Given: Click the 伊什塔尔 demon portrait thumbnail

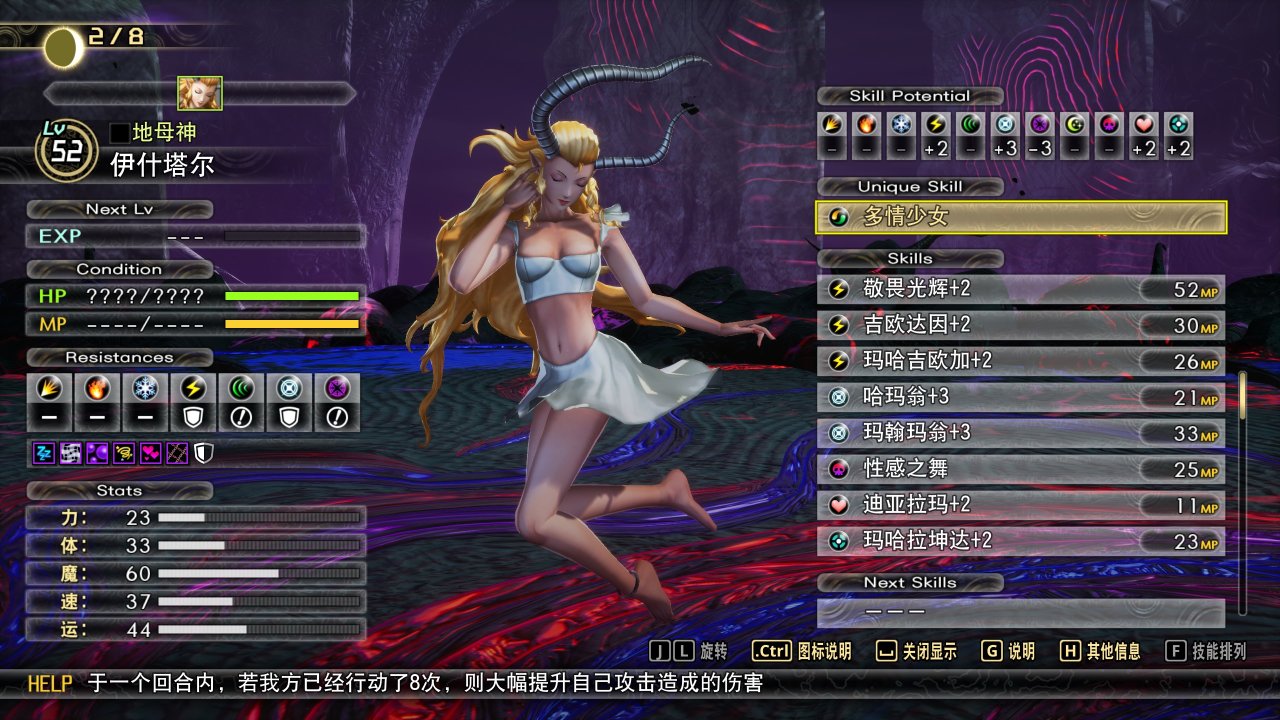Looking at the screenshot, I should [x=200, y=93].
